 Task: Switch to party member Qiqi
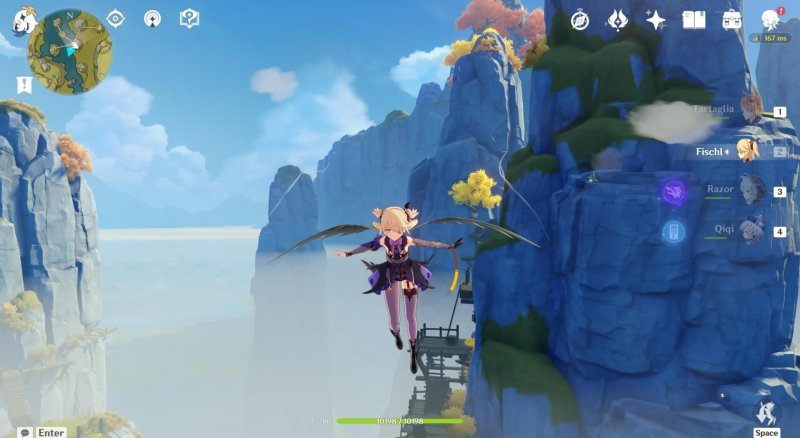click(x=752, y=229)
